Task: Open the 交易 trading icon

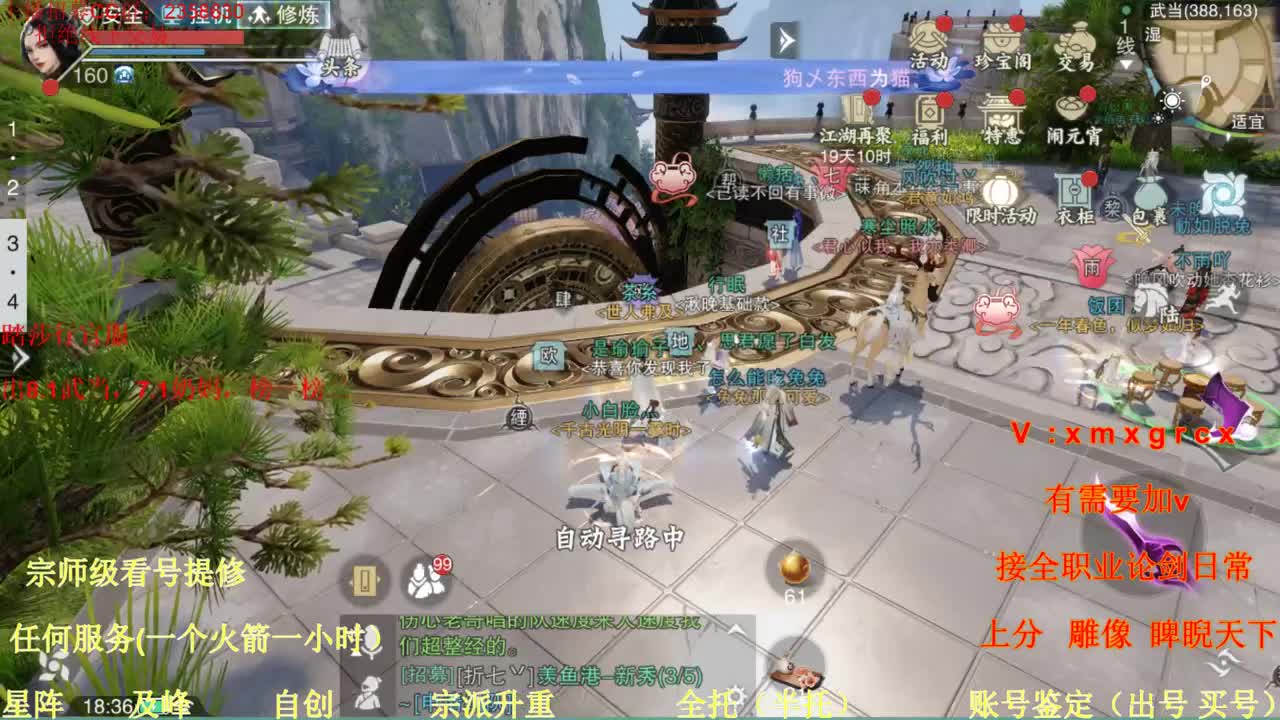Action: pyautogui.click(x=1077, y=38)
